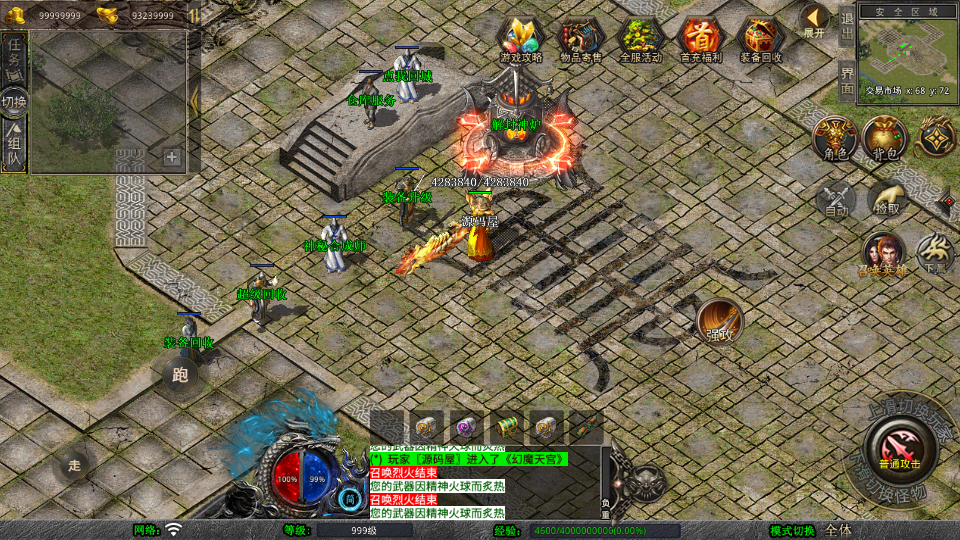Tap the 下马 dismount button

pos(936,255)
